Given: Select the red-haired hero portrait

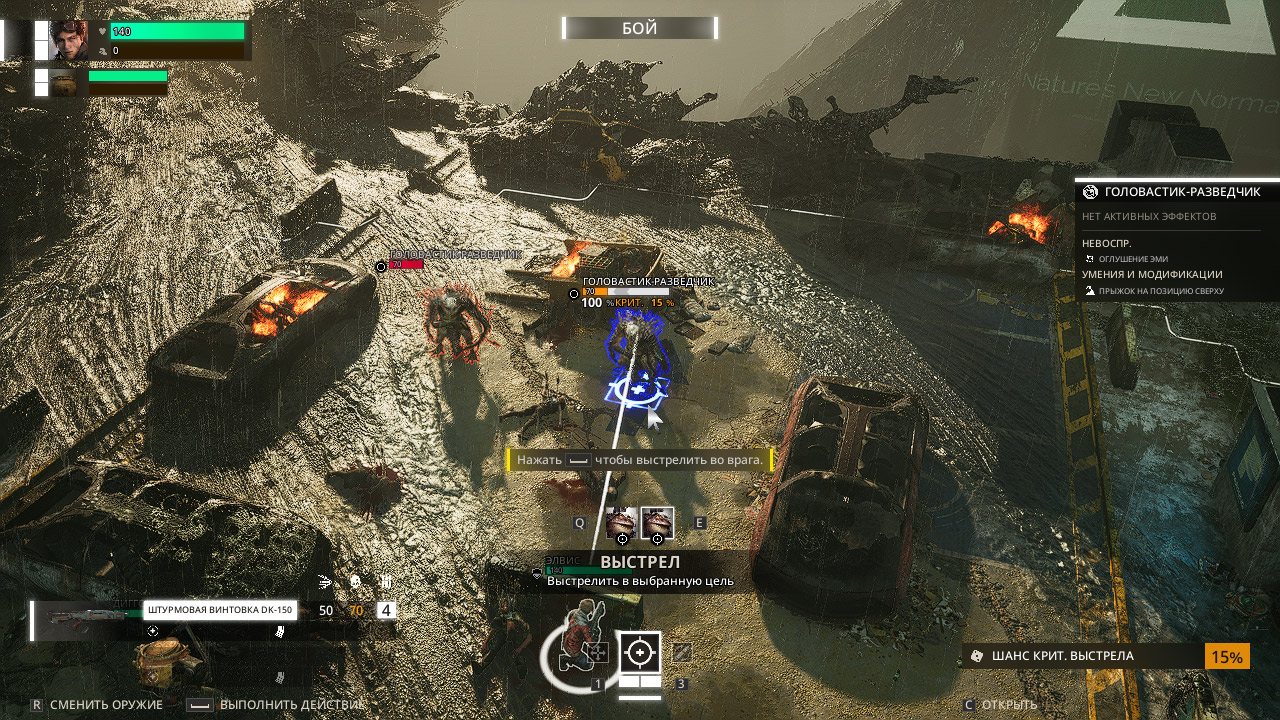Looking at the screenshot, I should (69, 41).
